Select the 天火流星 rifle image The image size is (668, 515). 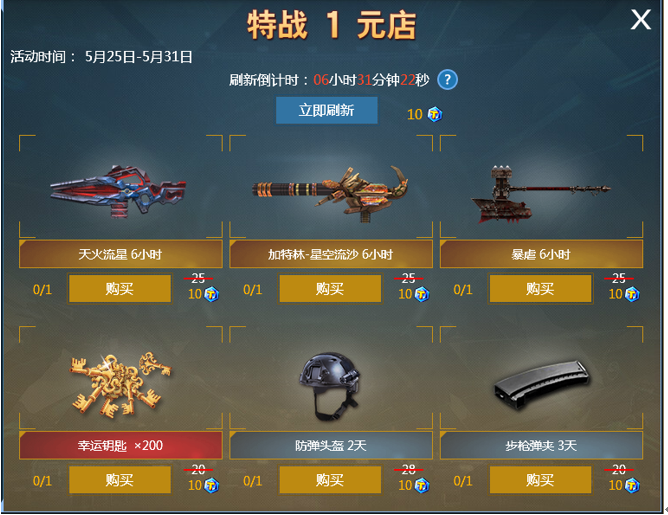[x=118, y=188]
